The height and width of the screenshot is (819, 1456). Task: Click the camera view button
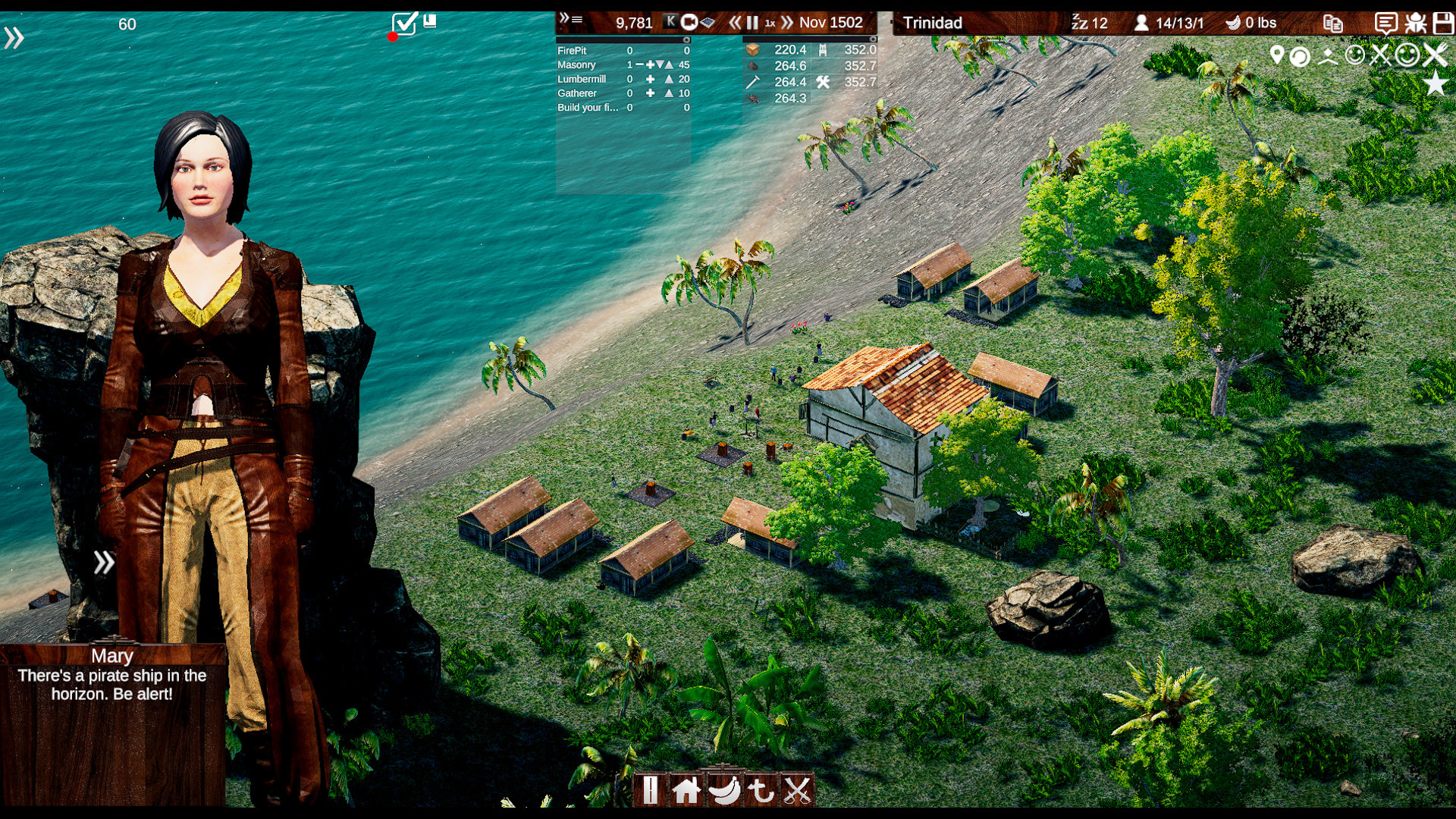click(689, 22)
